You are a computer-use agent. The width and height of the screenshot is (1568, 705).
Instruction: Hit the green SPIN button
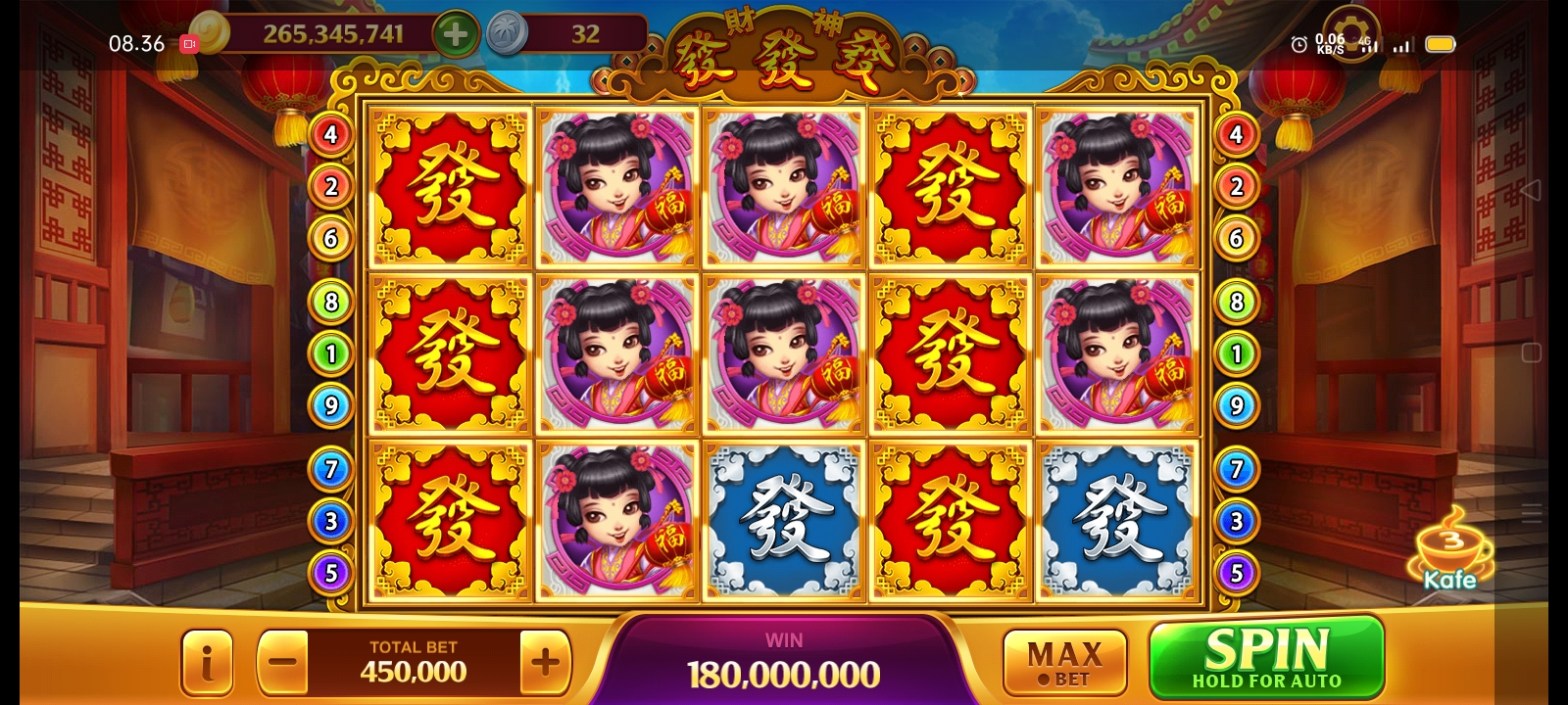(1266, 657)
